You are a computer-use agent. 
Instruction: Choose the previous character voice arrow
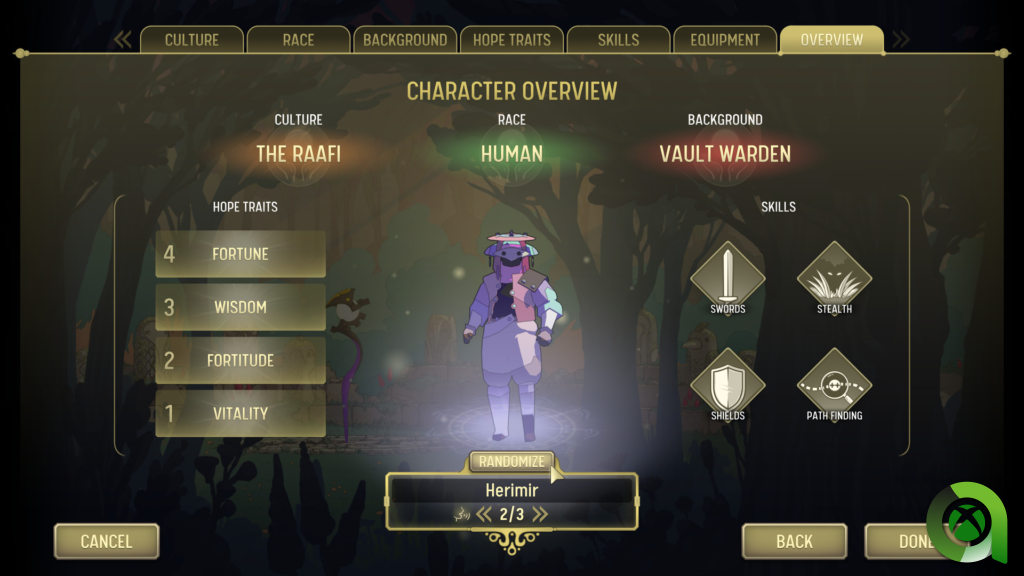click(x=483, y=515)
